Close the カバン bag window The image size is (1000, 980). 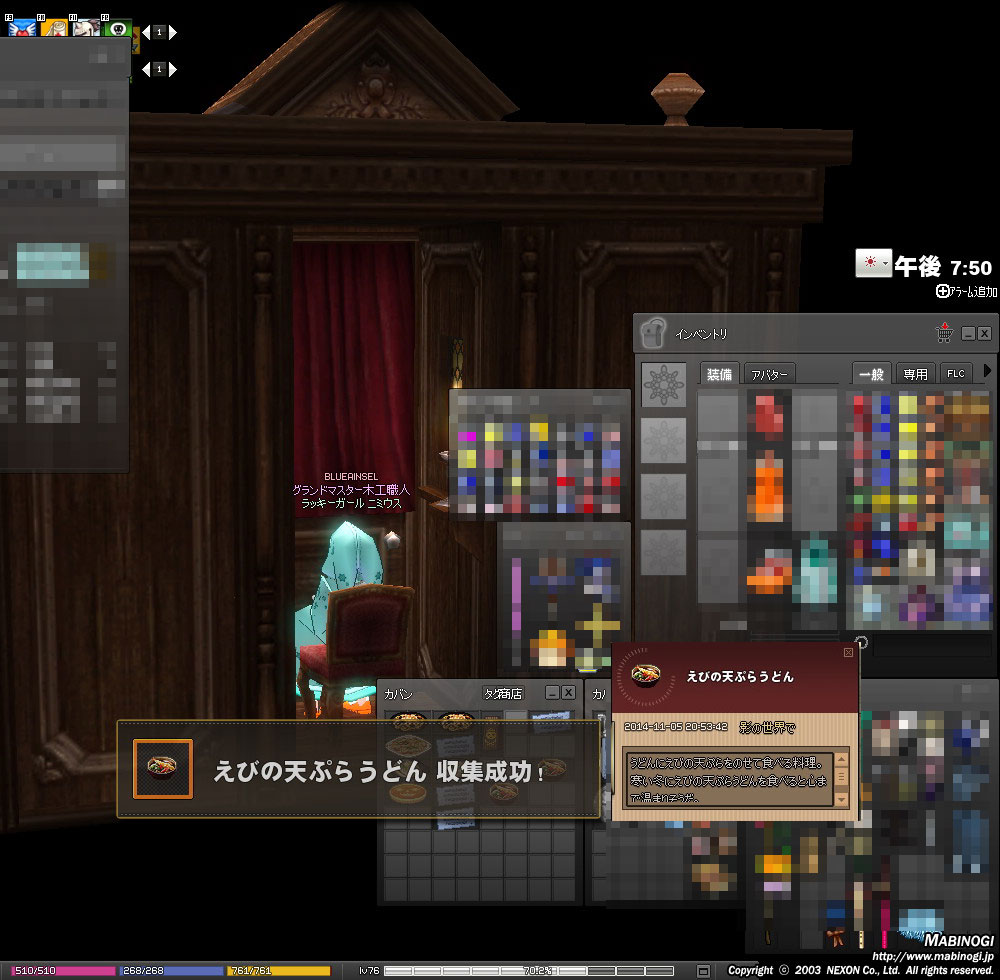[x=568, y=692]
